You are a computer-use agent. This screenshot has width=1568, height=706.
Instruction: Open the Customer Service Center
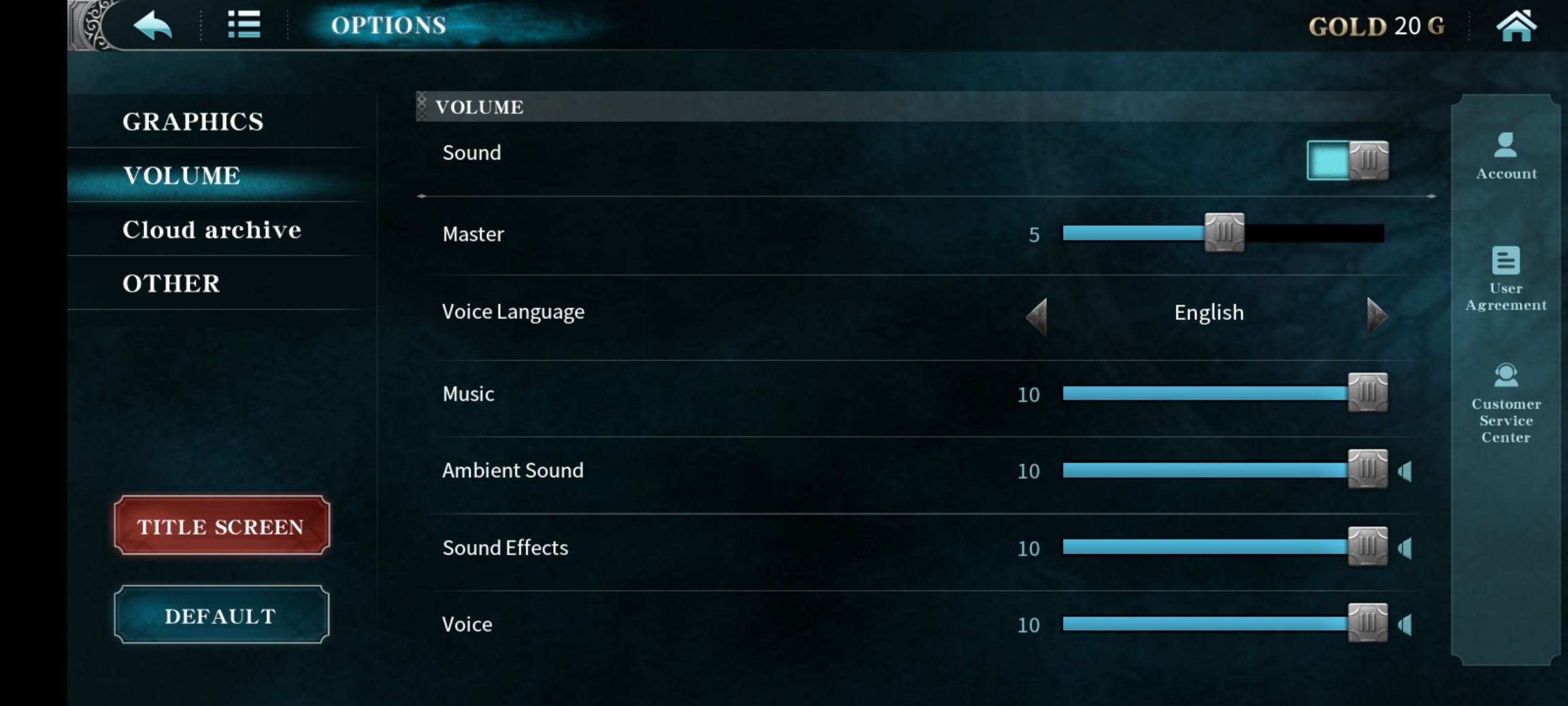(x=1505, y=405)
